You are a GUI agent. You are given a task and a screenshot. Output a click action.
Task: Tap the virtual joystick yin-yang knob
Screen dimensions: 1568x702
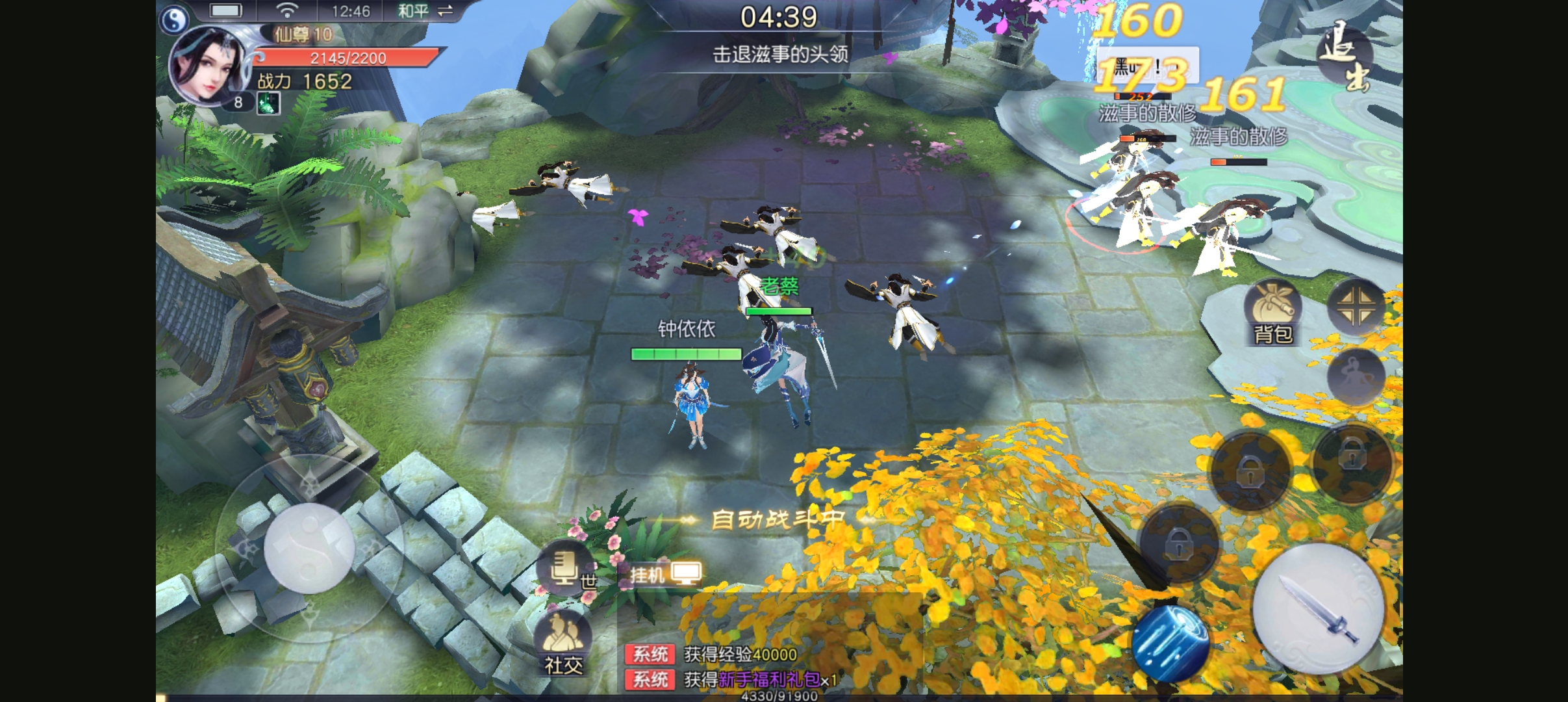click(309, 547)
